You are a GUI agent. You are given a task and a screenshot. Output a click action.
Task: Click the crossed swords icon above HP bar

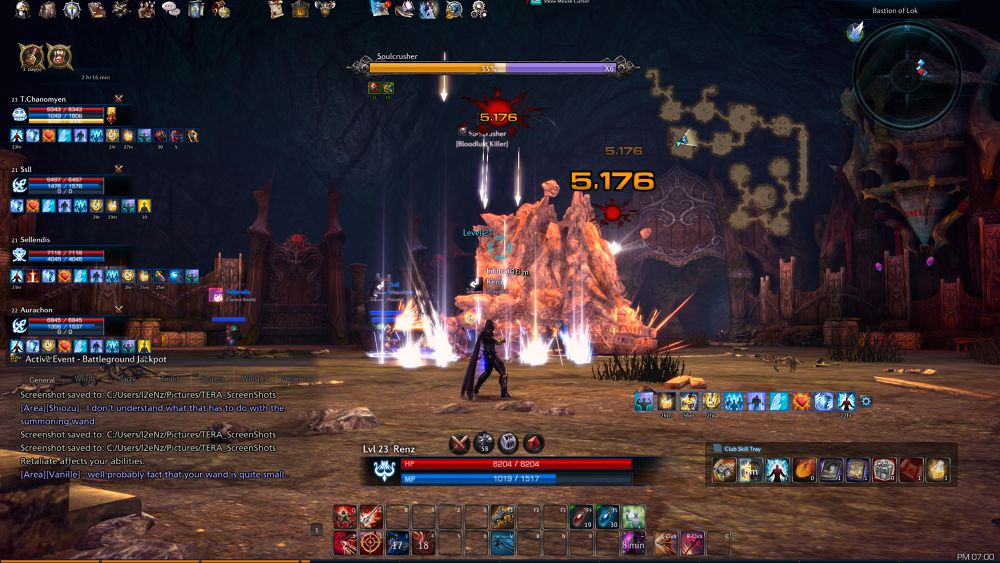point(459,443)
